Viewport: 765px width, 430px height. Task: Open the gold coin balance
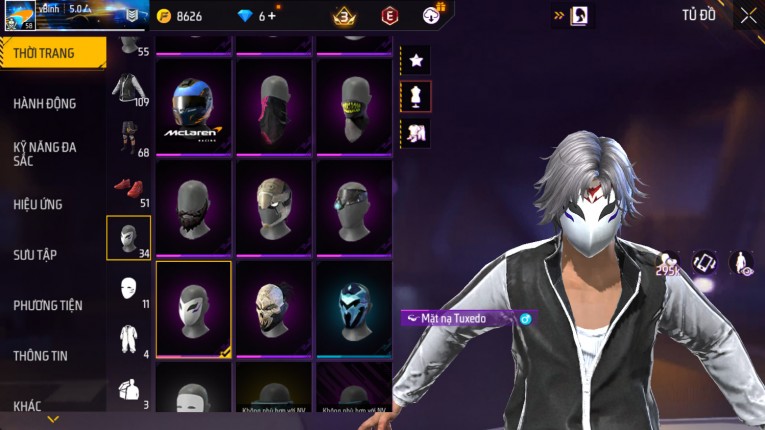click(180, 16)
